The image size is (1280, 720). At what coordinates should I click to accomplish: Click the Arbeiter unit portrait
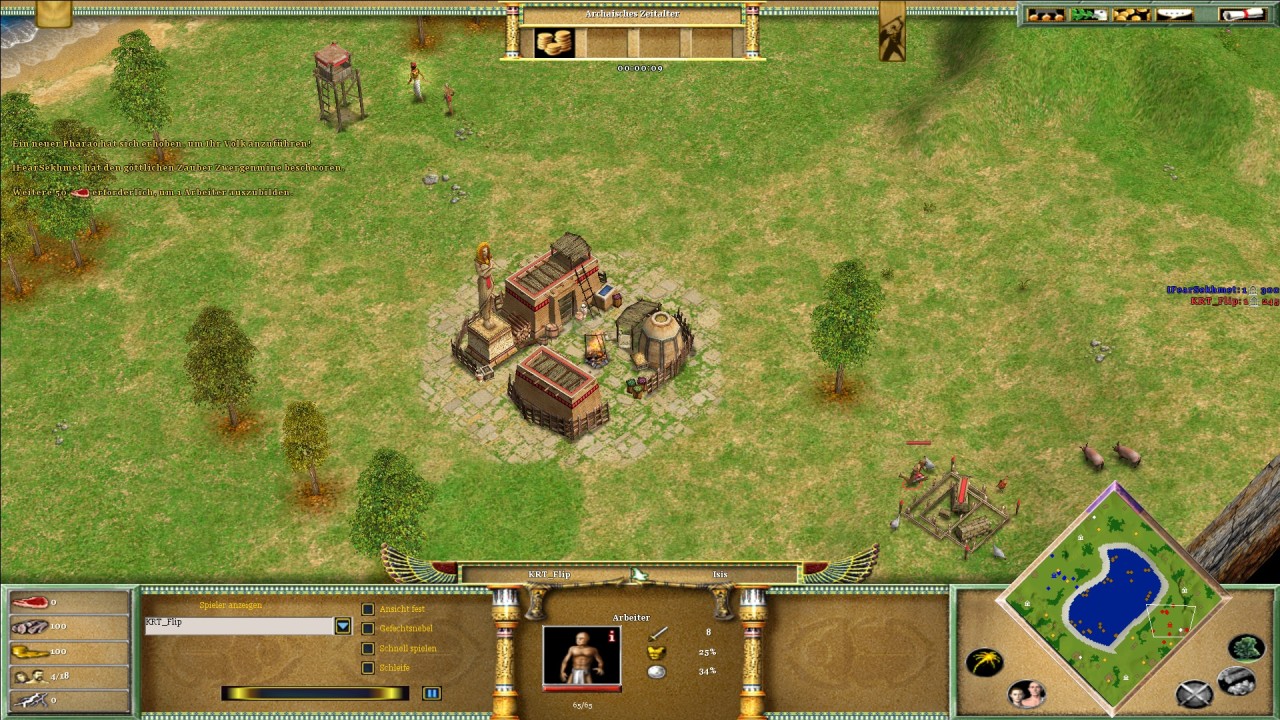pos(581,656)
